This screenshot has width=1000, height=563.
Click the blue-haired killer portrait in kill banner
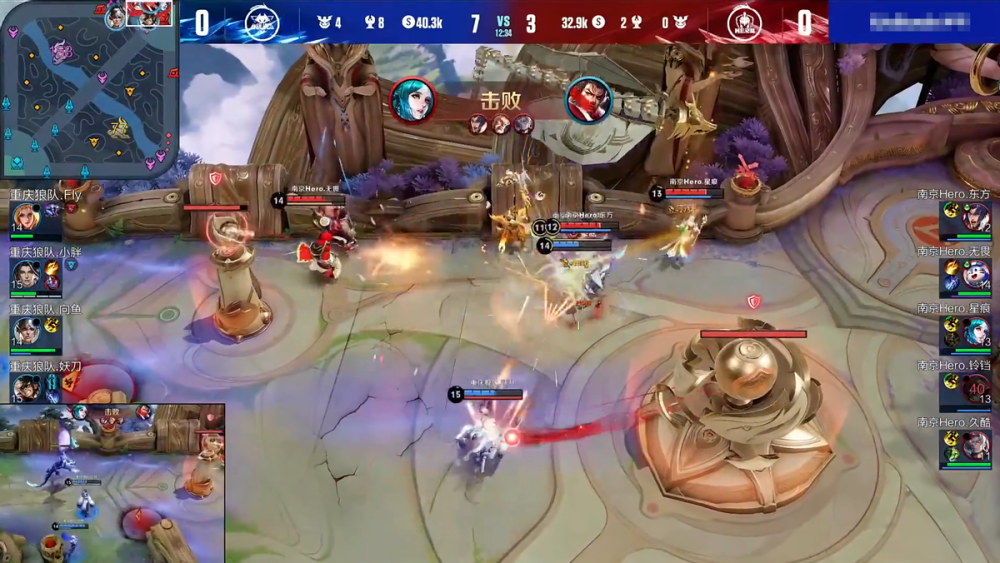coord(412,100)
